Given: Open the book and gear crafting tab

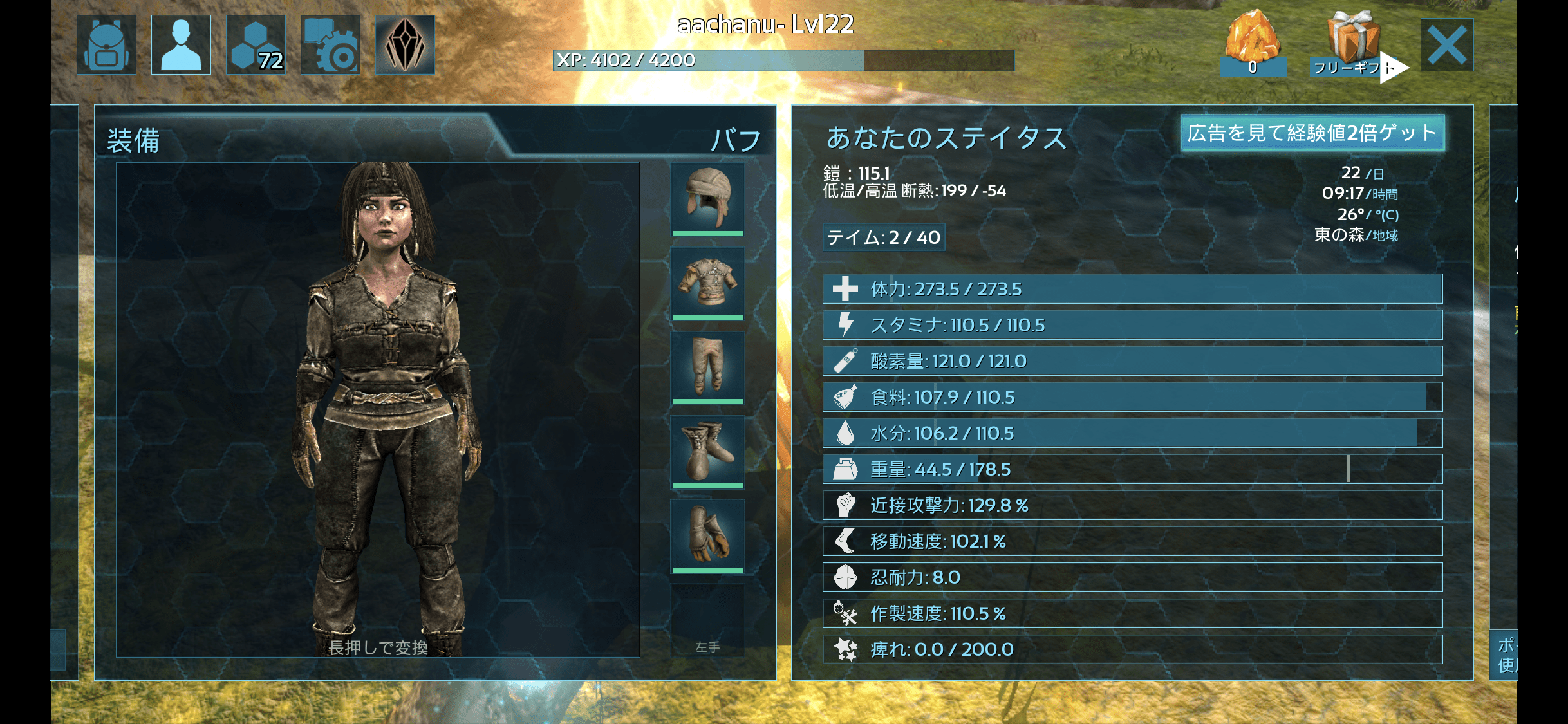Looking at the screenshot, I should [330, 45].
